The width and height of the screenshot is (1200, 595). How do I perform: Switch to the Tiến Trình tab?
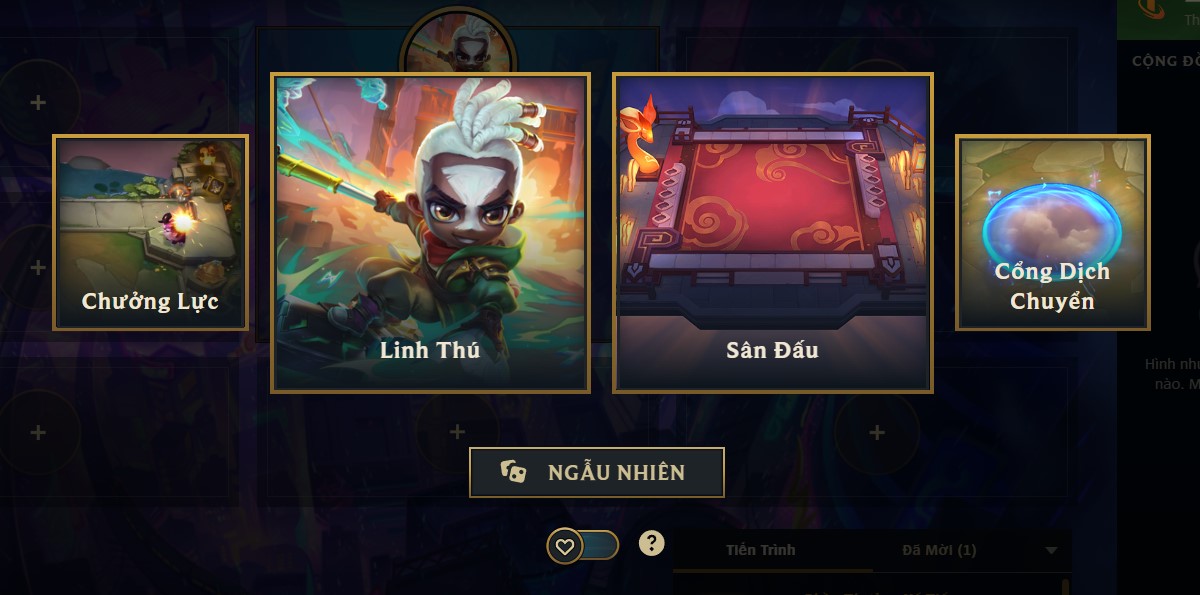(x=761, y=550)
